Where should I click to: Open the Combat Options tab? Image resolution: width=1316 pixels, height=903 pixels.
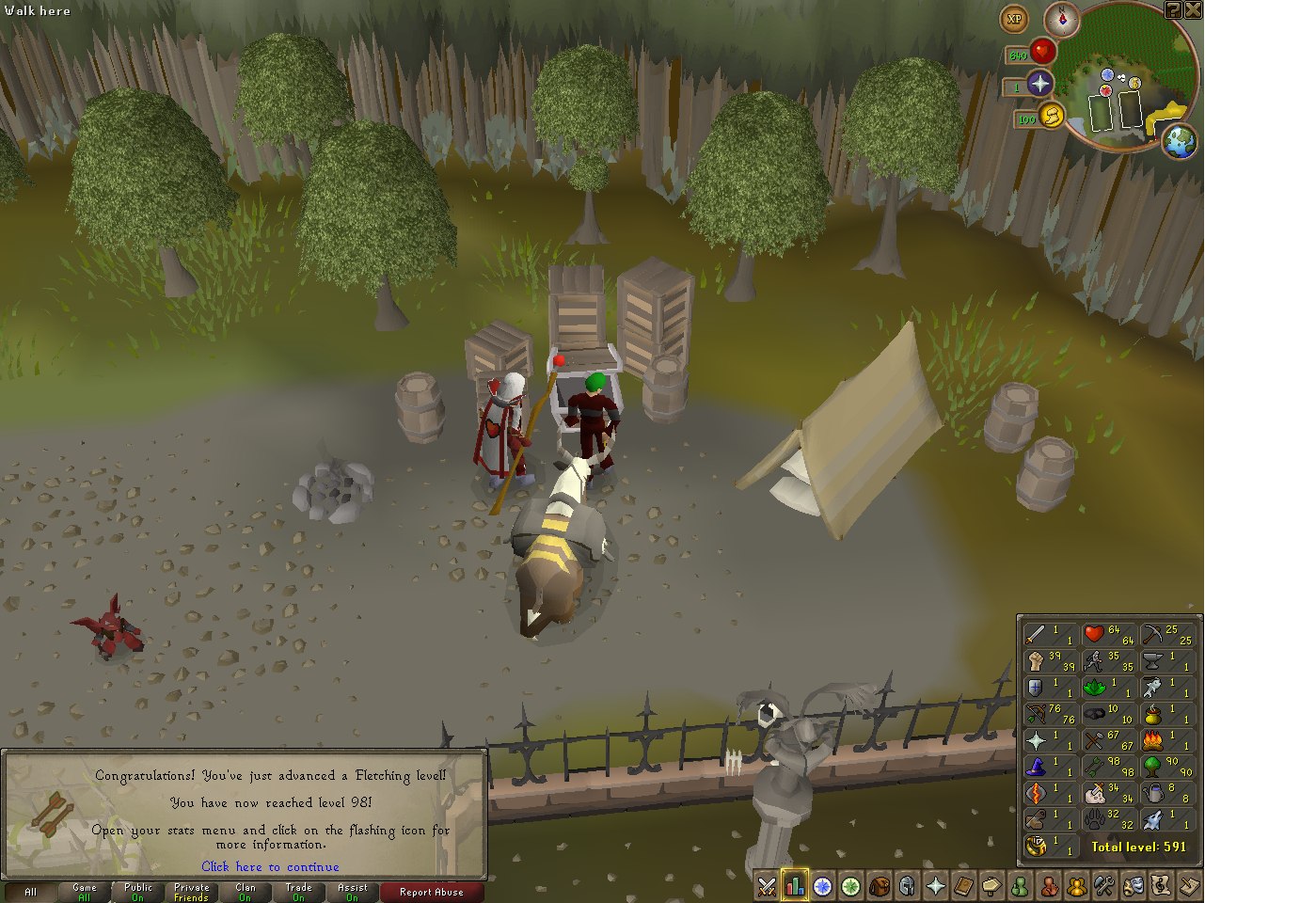pos(767,887)
